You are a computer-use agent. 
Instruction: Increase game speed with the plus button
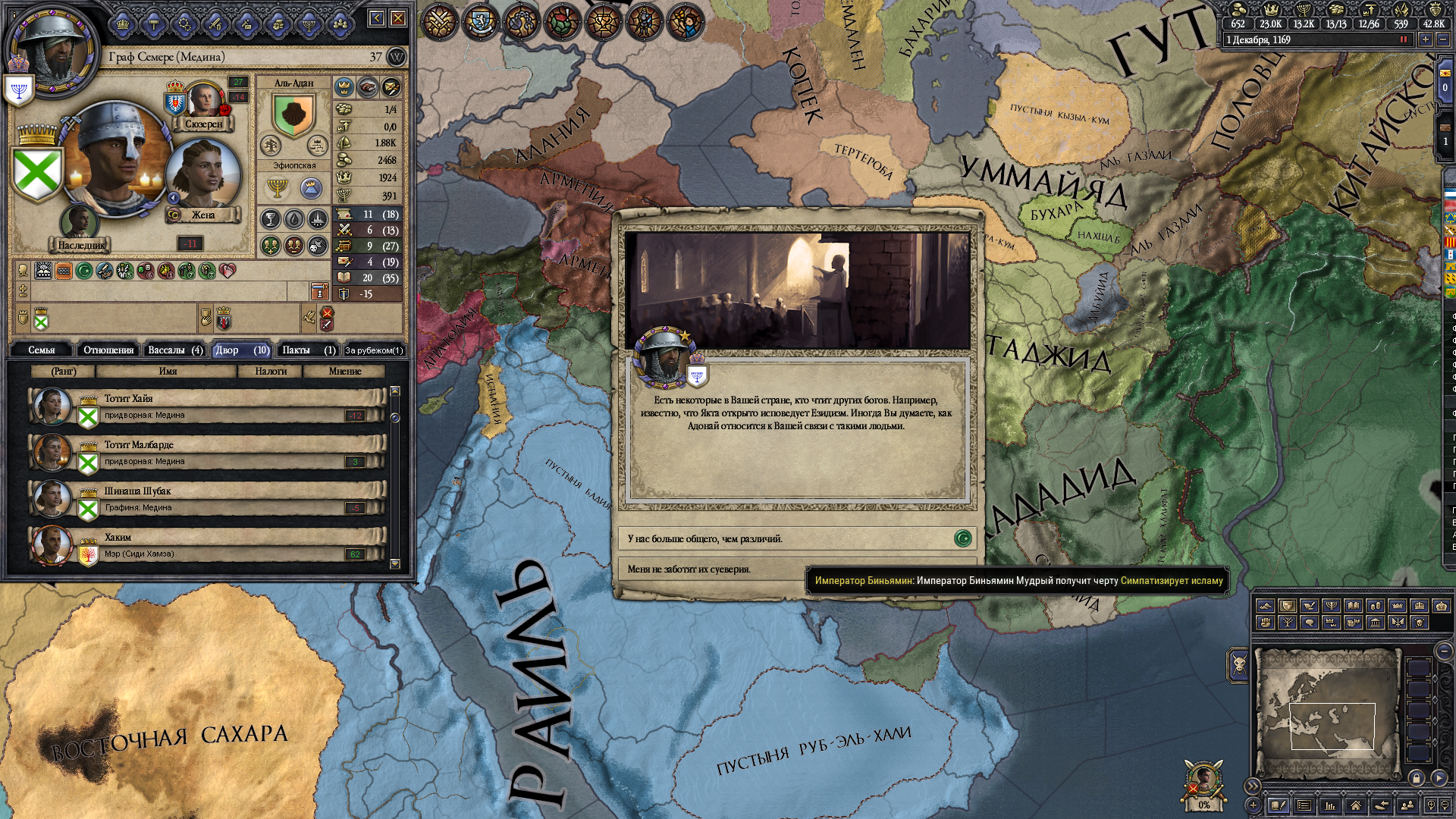pos(1426,39)
